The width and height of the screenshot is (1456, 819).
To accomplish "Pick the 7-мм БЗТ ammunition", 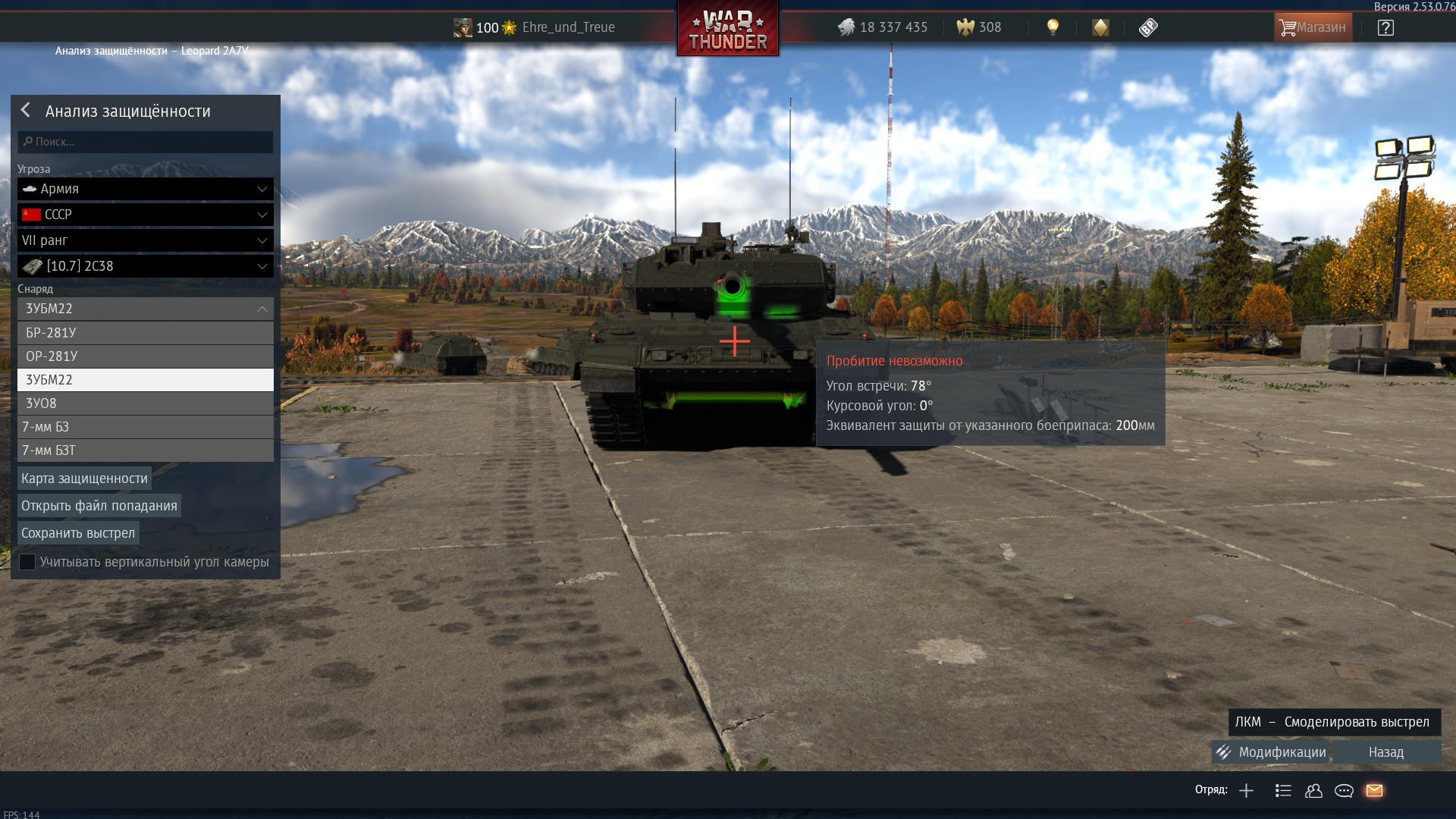I will point(146,450).
